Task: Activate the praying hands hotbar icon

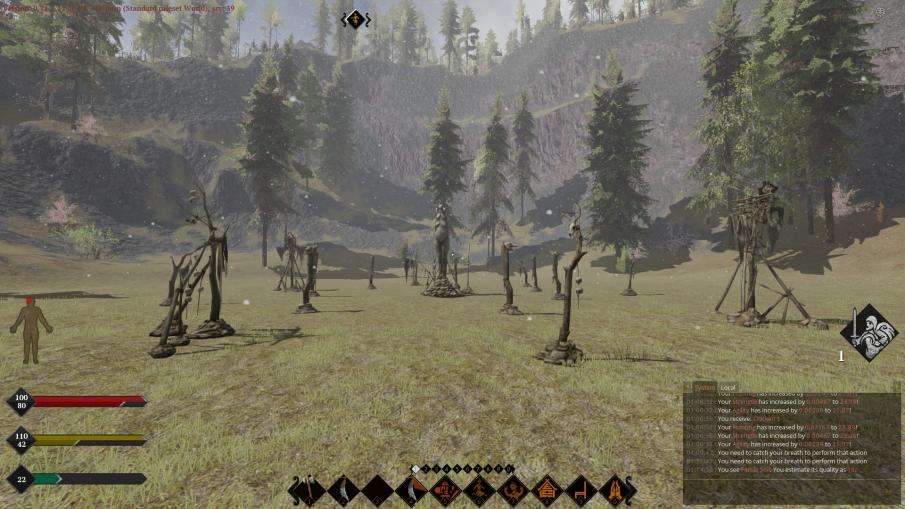Action: [615, 490]
